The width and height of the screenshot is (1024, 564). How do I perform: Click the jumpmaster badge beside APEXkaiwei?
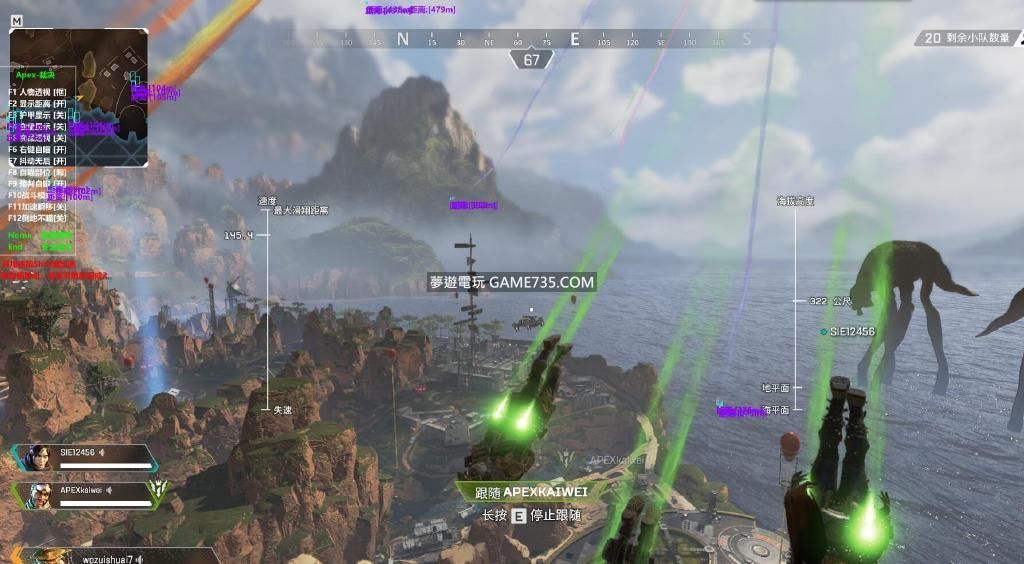pos(158,490)
